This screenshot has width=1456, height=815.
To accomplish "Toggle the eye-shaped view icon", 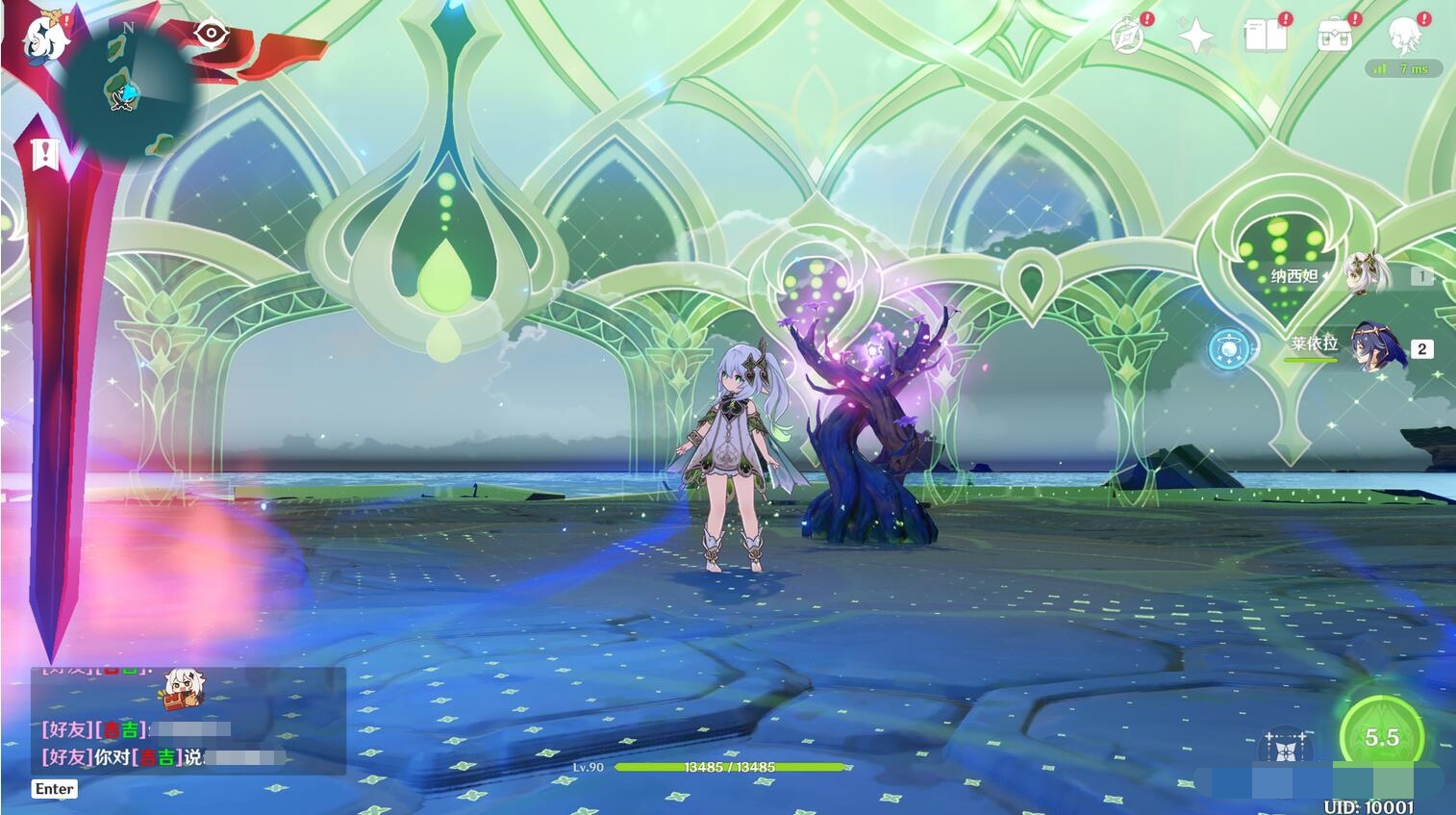I will coord(209,34).
